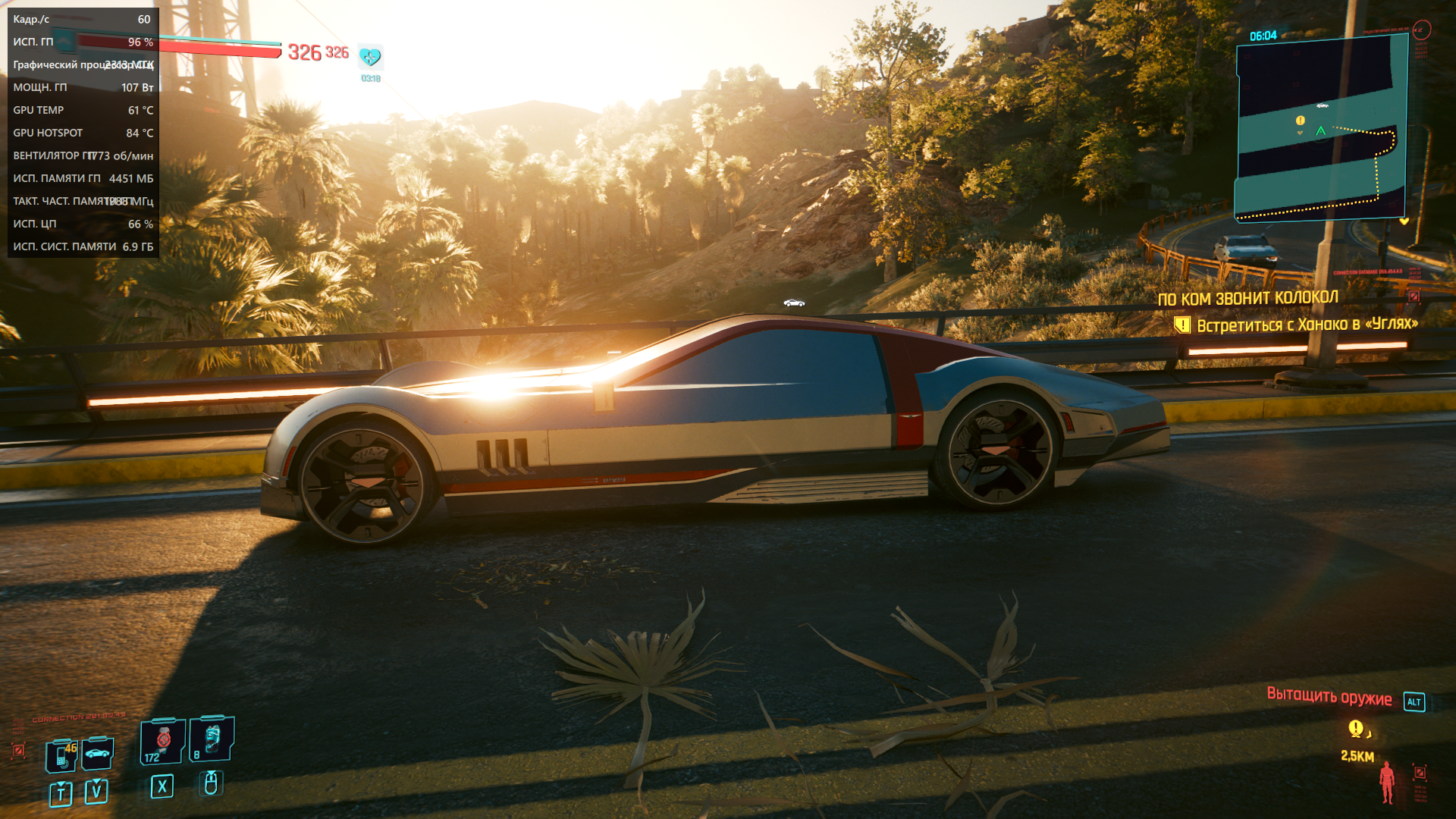Open the quest tracker «По ком звонит колокол»
This screenshot has width=1456, height=819.
click(1247, 298)
